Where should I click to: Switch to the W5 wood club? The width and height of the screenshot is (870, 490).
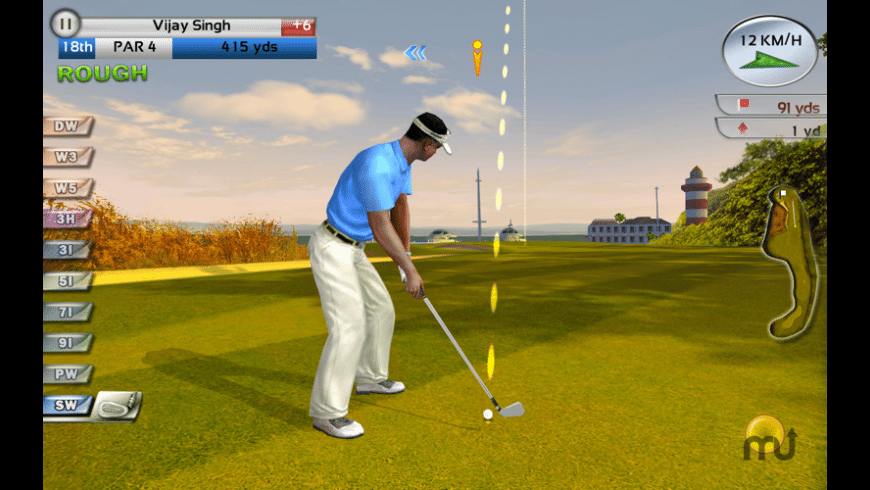point(67,188)
